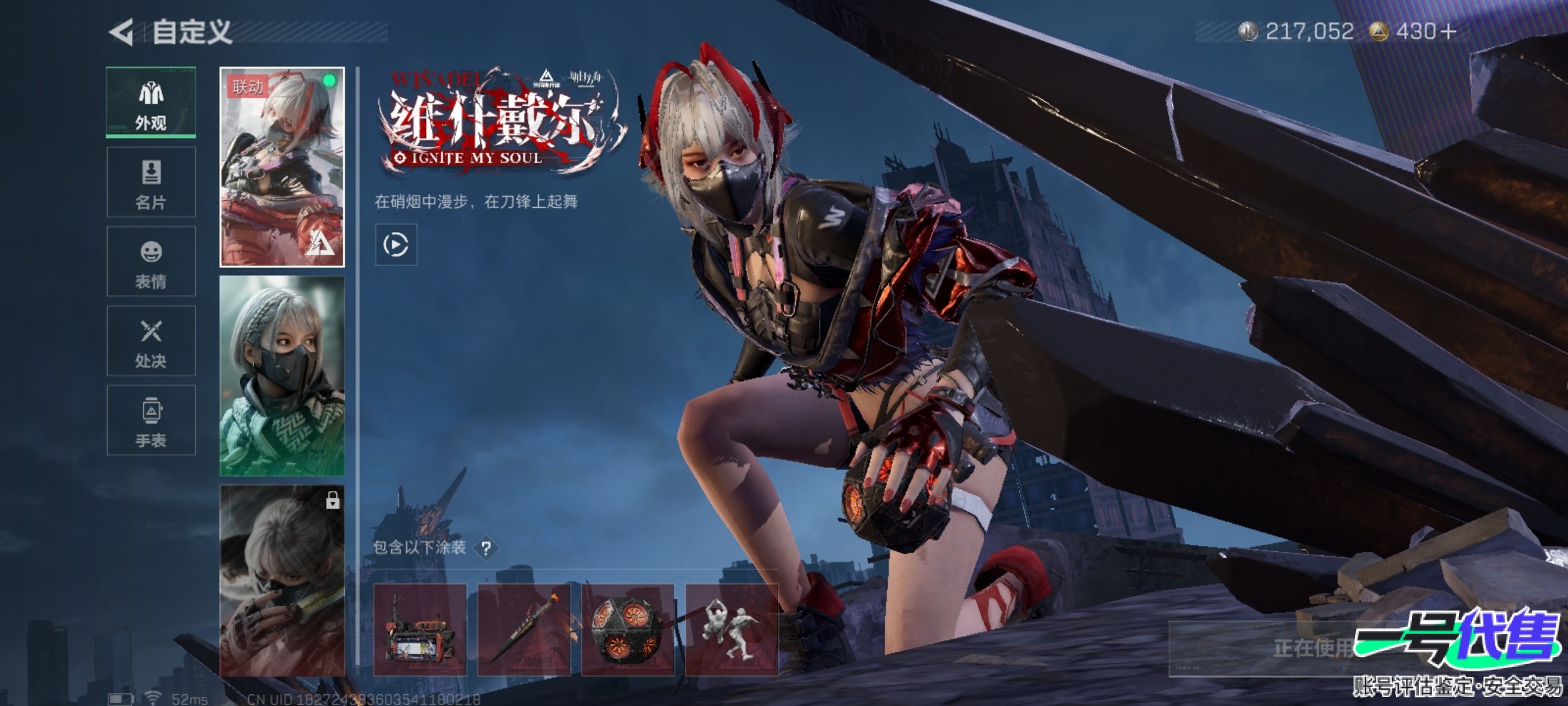This screenshot has height=706, width=1568.
Task: Switch to the 外观 appearance tab
Action: (151, 103)
